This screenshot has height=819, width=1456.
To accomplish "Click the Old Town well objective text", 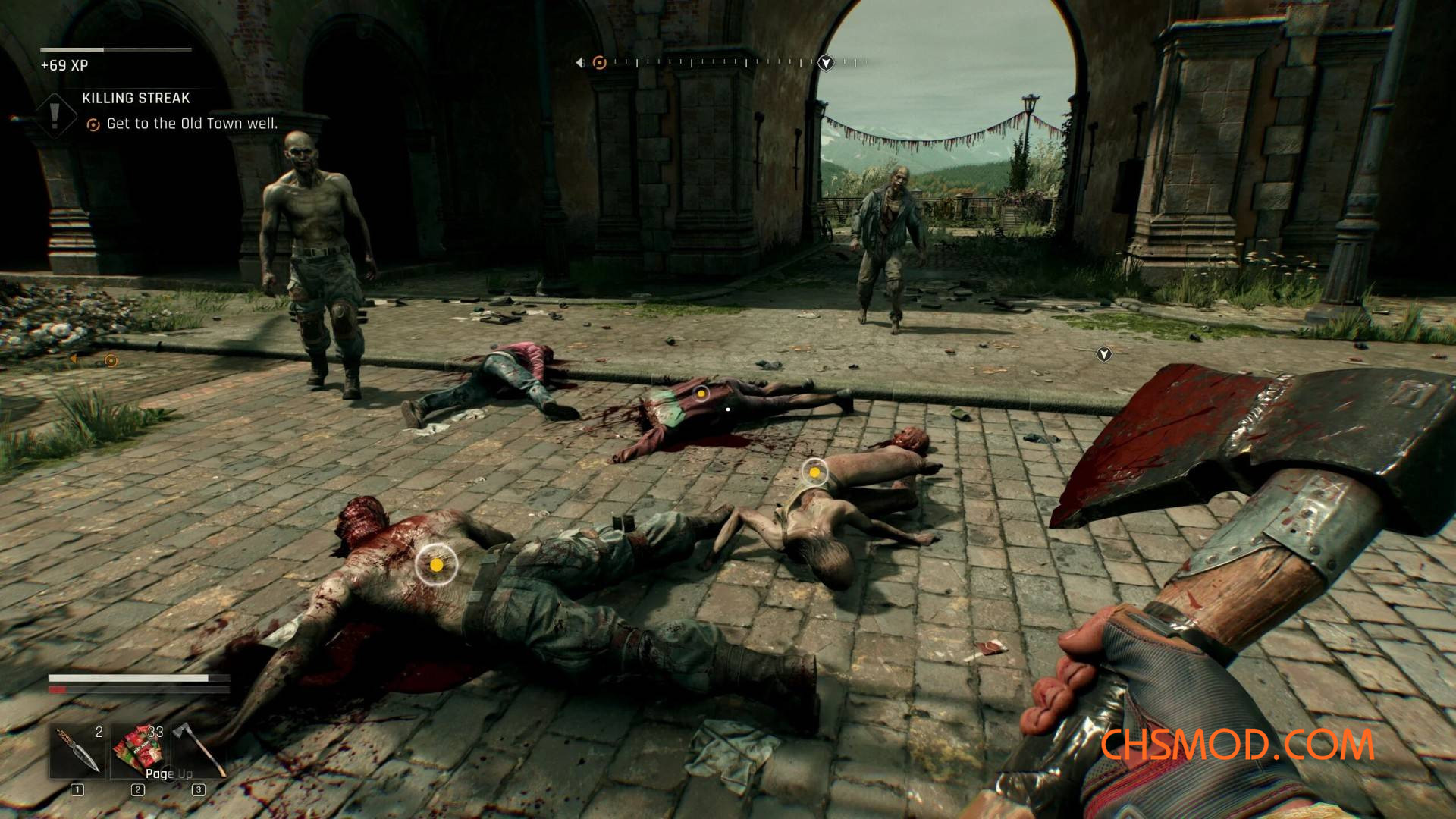I will click(192, 124).
